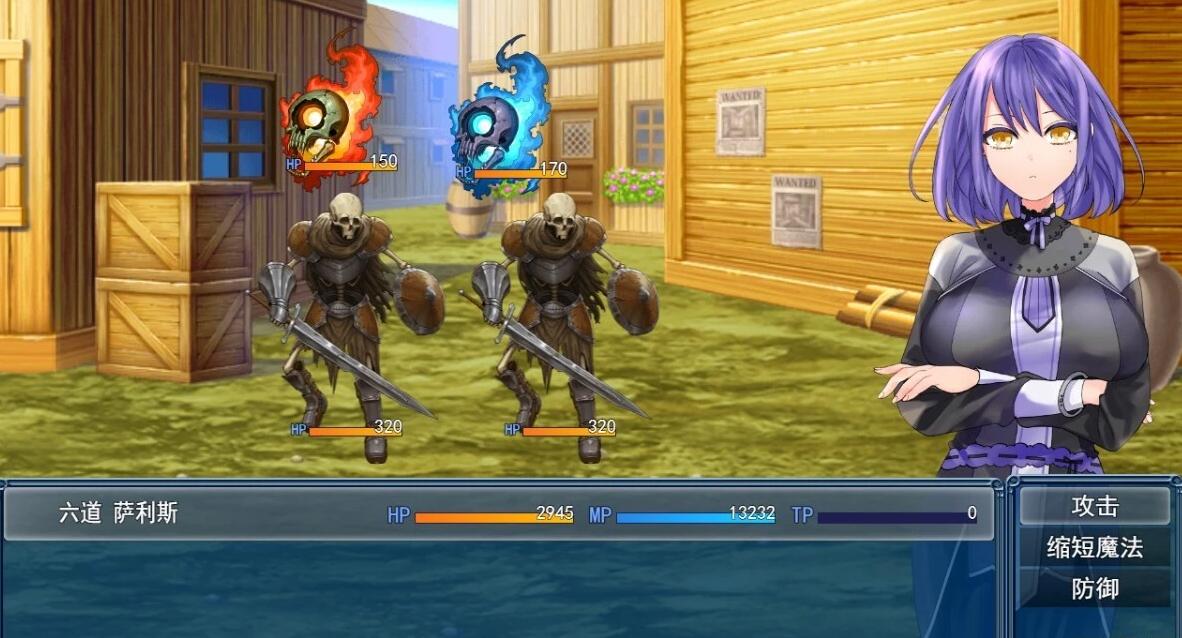The height and width of the screenshot is (638, 1182).
Task: Choose the 攻击 attack command
Action: click(x=1094, y=506)
